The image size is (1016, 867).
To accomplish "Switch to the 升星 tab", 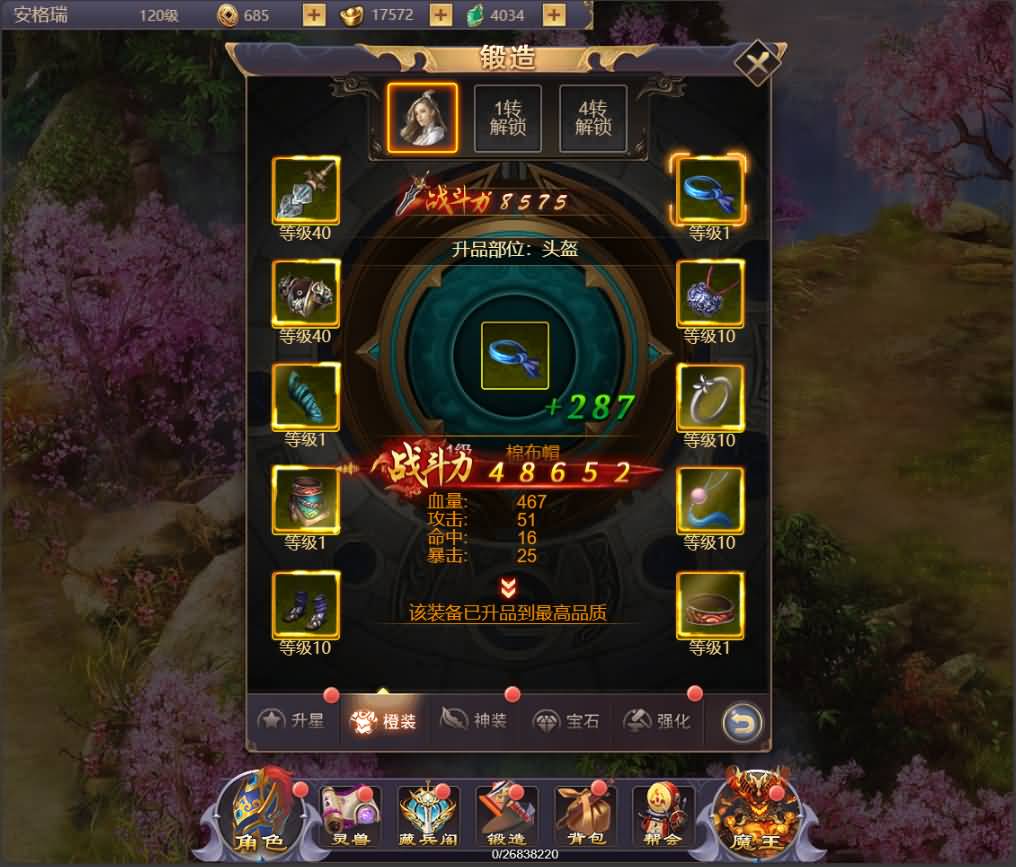I will [x=291, y=720].
